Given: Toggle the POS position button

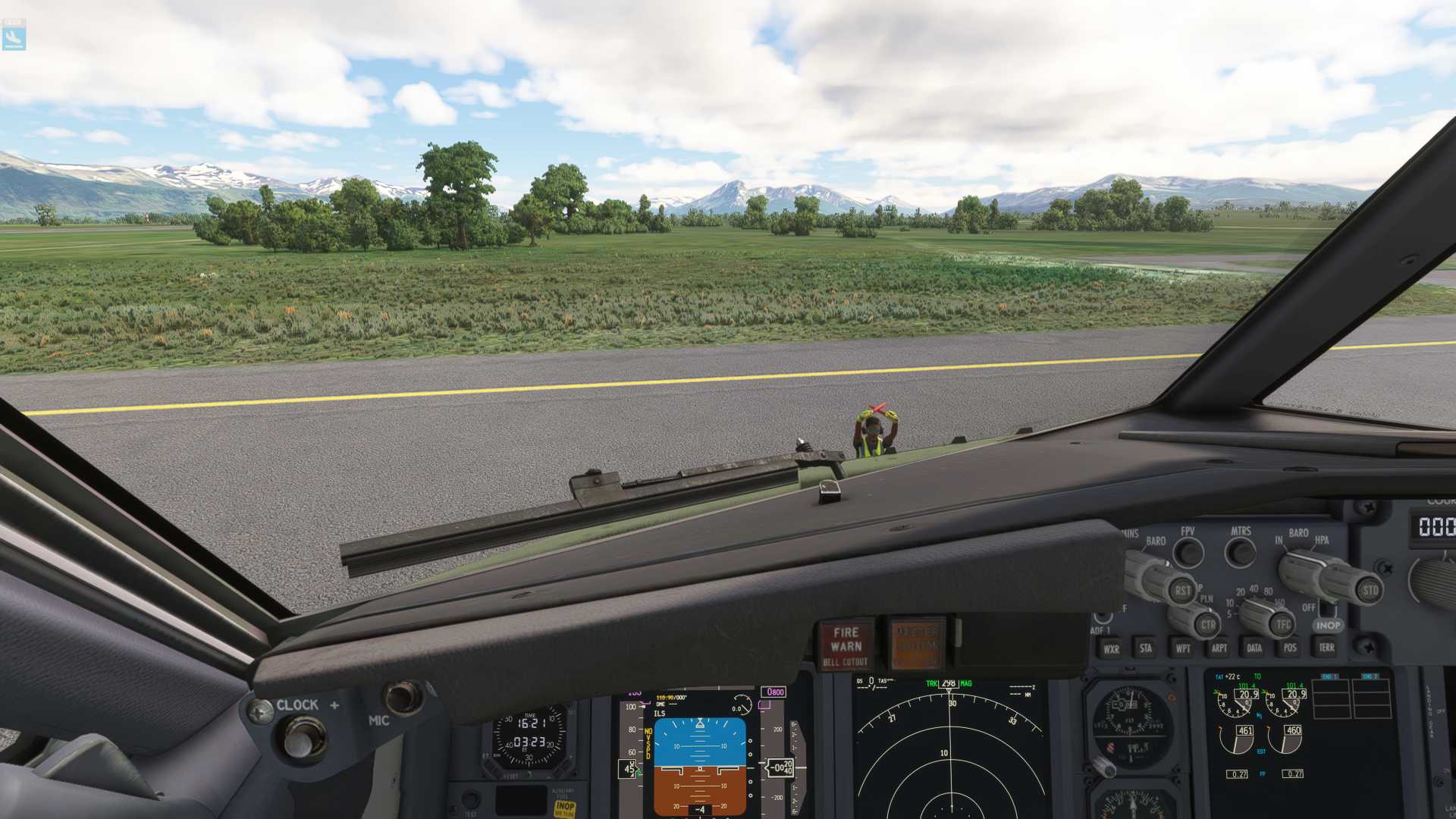Looking at the screenshot, I should point(1290,648).
